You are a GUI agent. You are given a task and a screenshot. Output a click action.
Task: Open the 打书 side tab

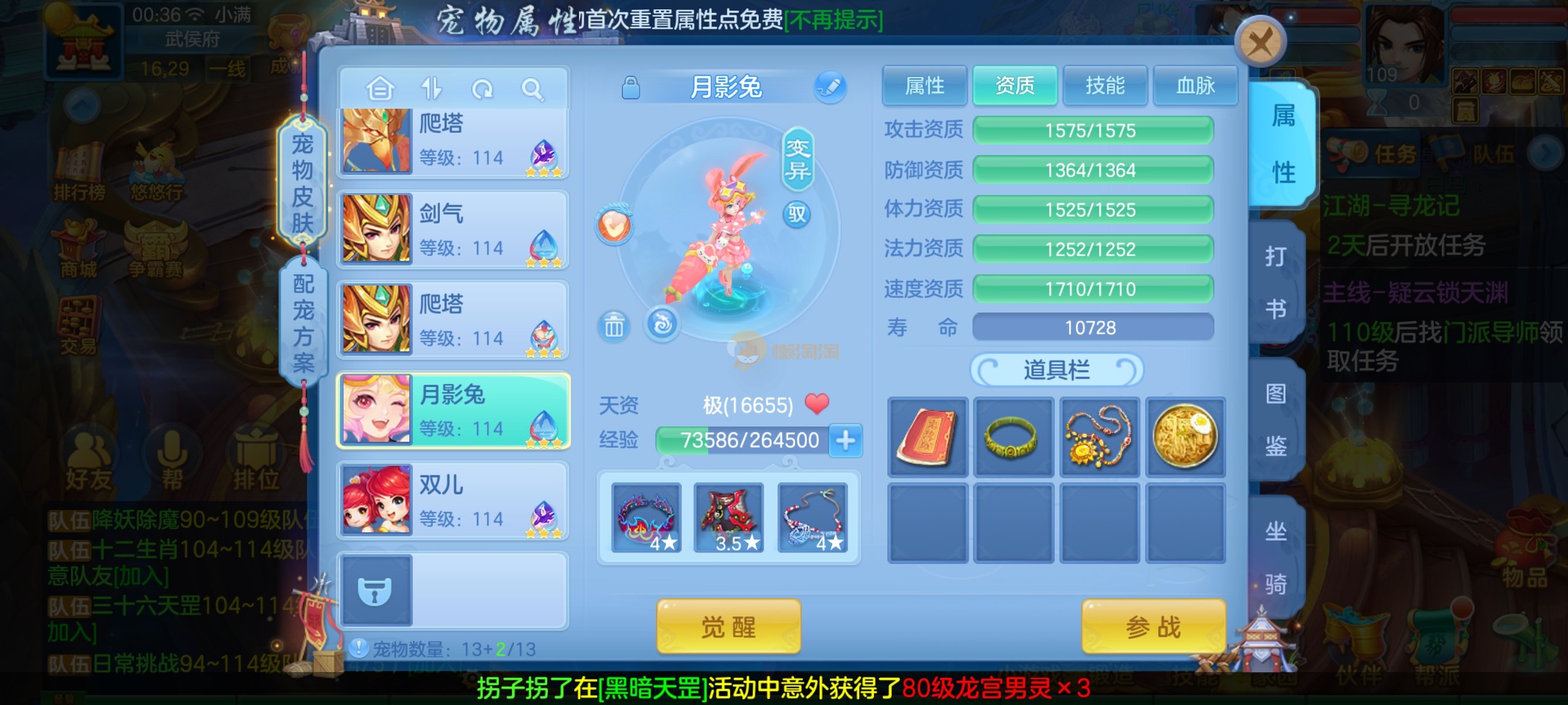pos(1276,283)
